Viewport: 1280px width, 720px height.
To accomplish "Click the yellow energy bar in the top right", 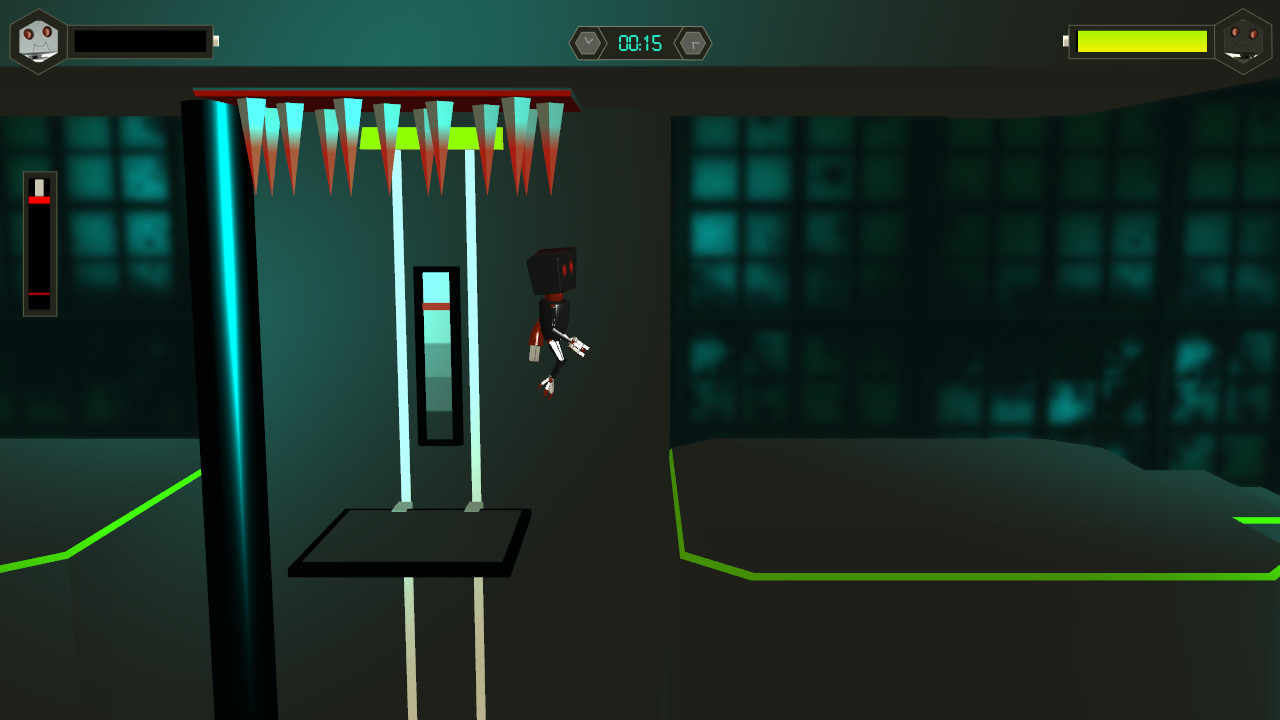I will pos(1140,42).
